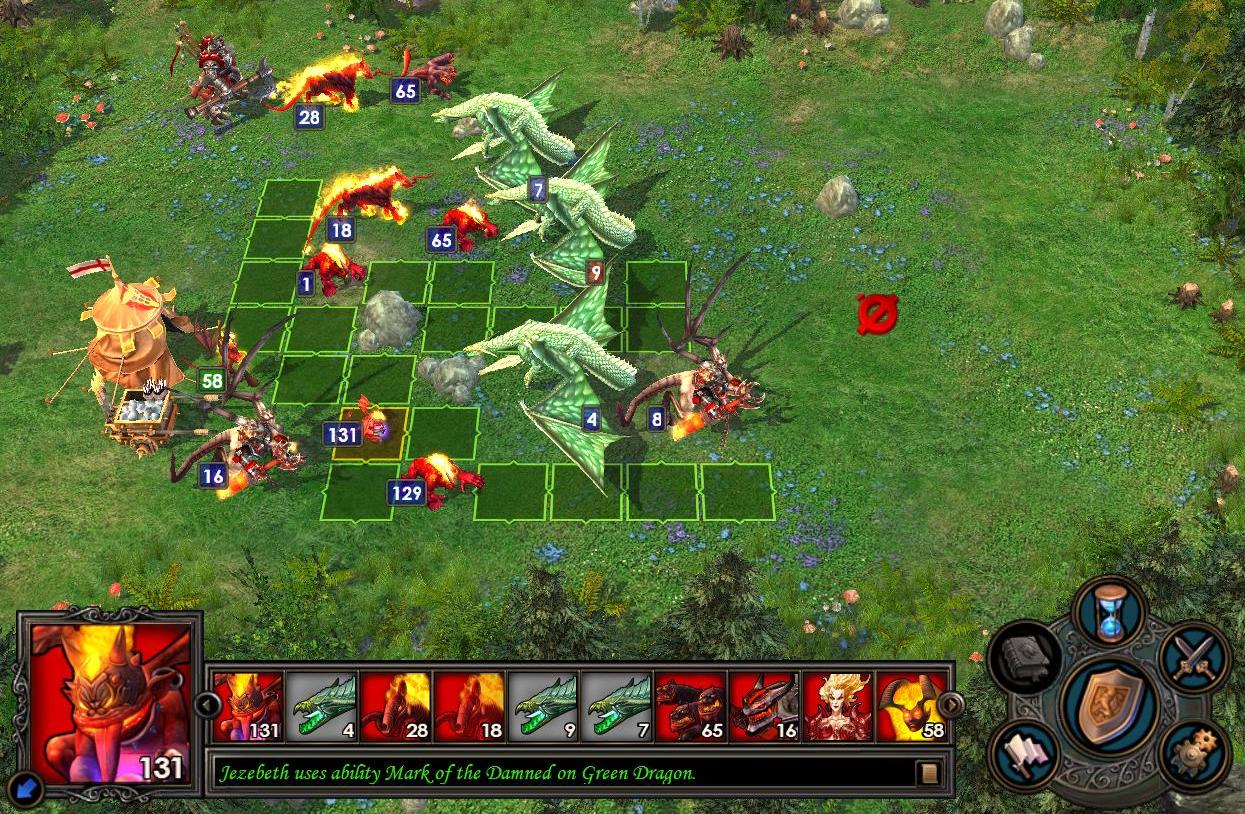Select the active imp portrait showing 131
1245x814 pixels.
[x=248, y=707]
